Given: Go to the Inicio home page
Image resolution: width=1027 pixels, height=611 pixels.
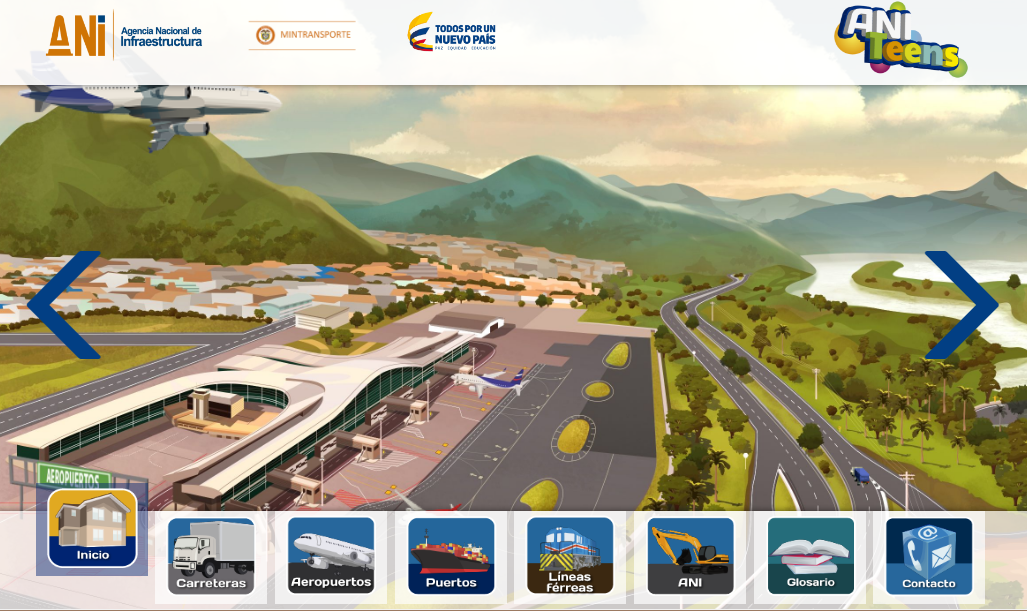Looking at the screenshot, I should pyautogui.click(x=93, y=529).
